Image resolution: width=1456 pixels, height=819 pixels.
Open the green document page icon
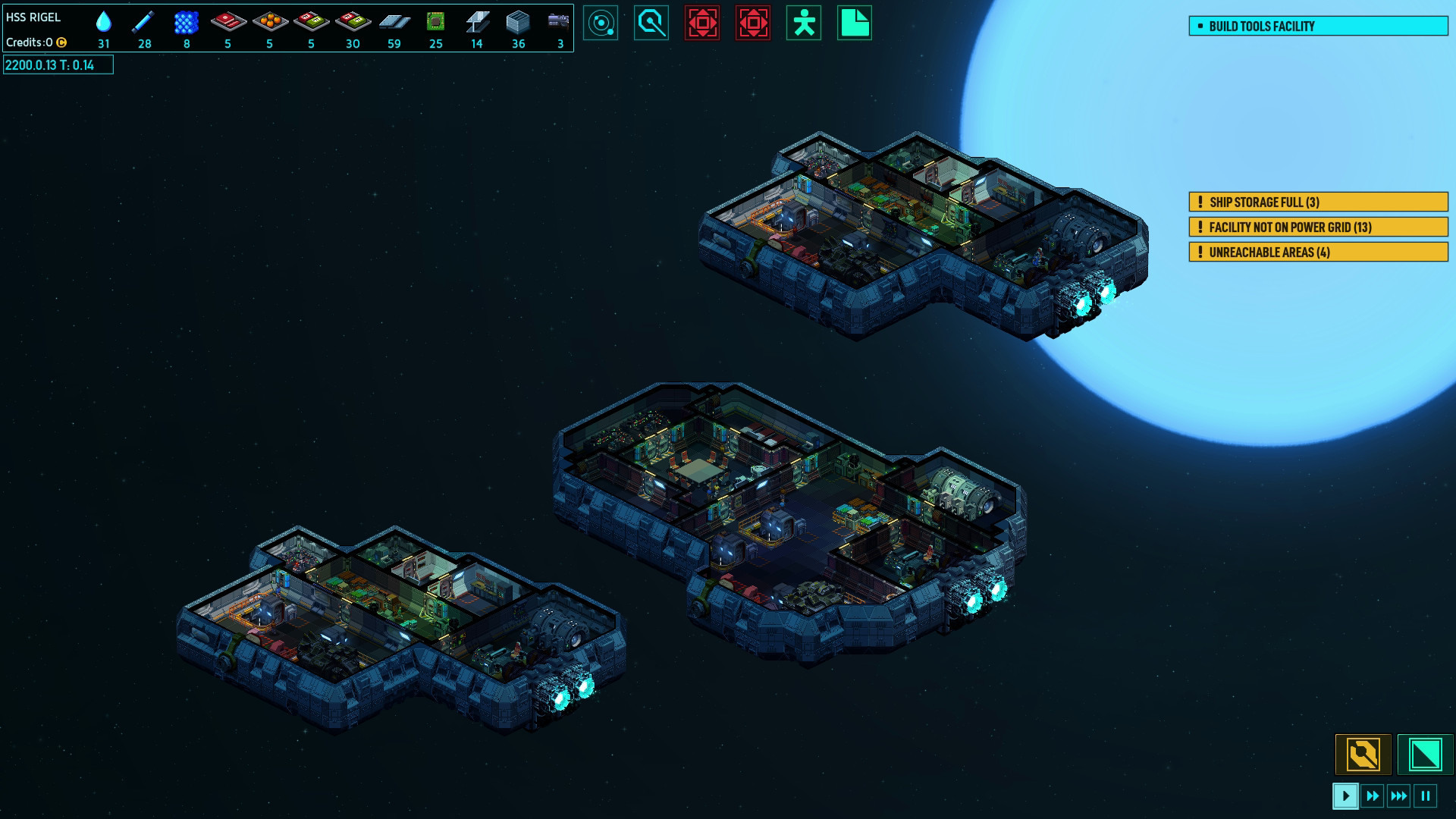point(855,24)
